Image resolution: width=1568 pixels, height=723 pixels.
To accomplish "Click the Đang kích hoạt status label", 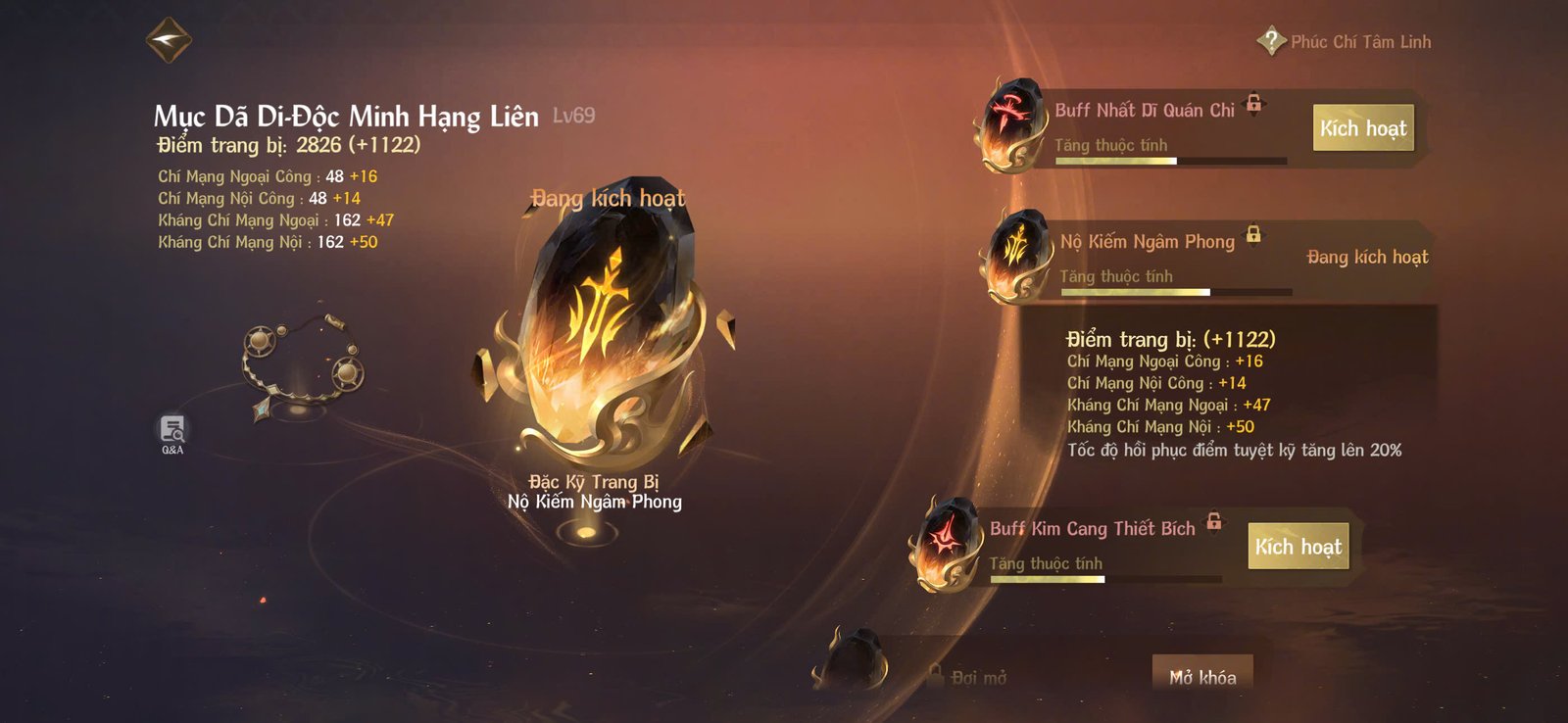I will tap(1365, 258).
